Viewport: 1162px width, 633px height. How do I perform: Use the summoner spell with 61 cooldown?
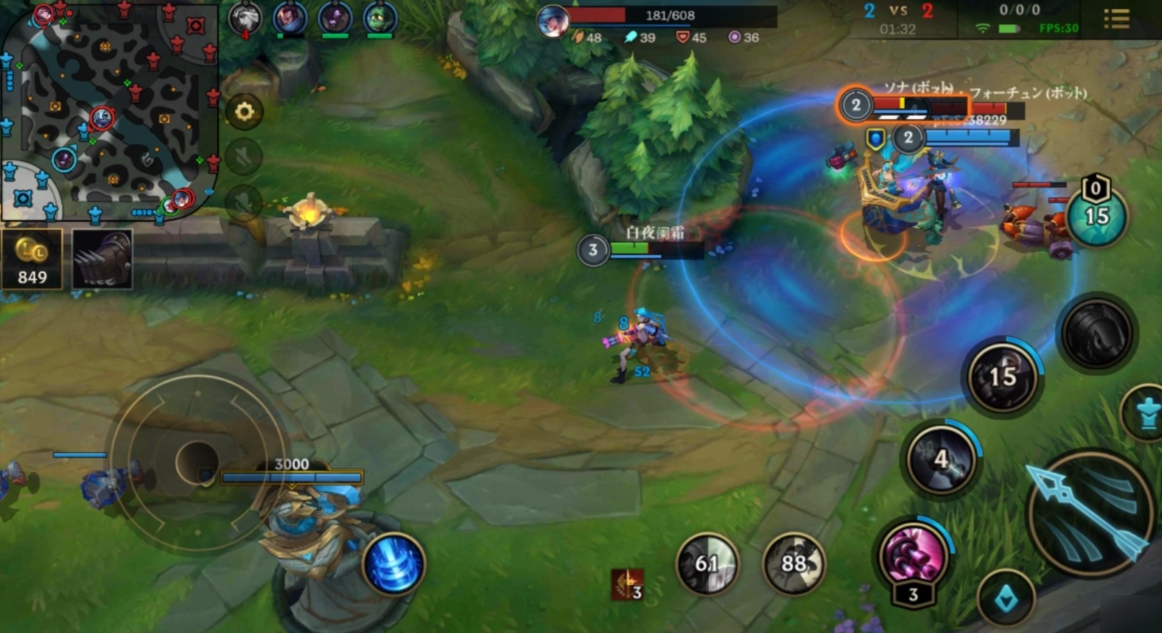tap(707, 564)
